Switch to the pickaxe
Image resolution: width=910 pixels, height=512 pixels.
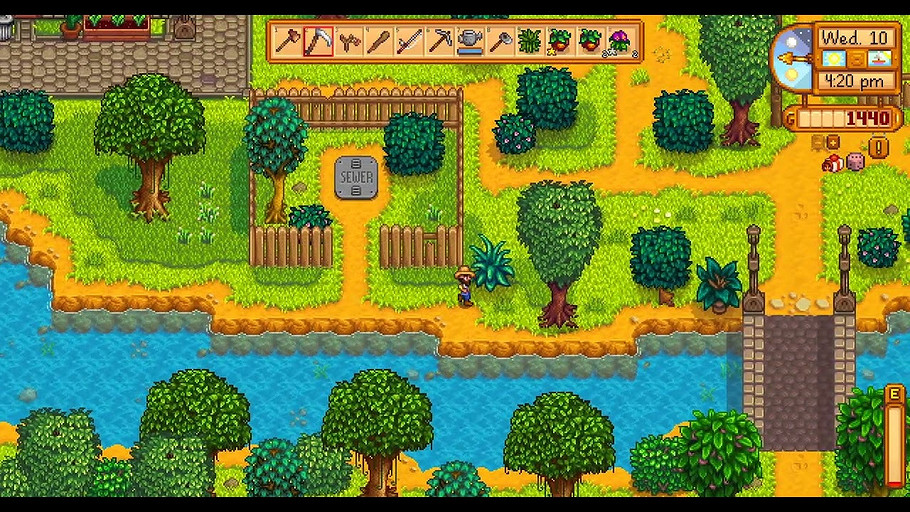pyautogui.click(x=439, y=42)
